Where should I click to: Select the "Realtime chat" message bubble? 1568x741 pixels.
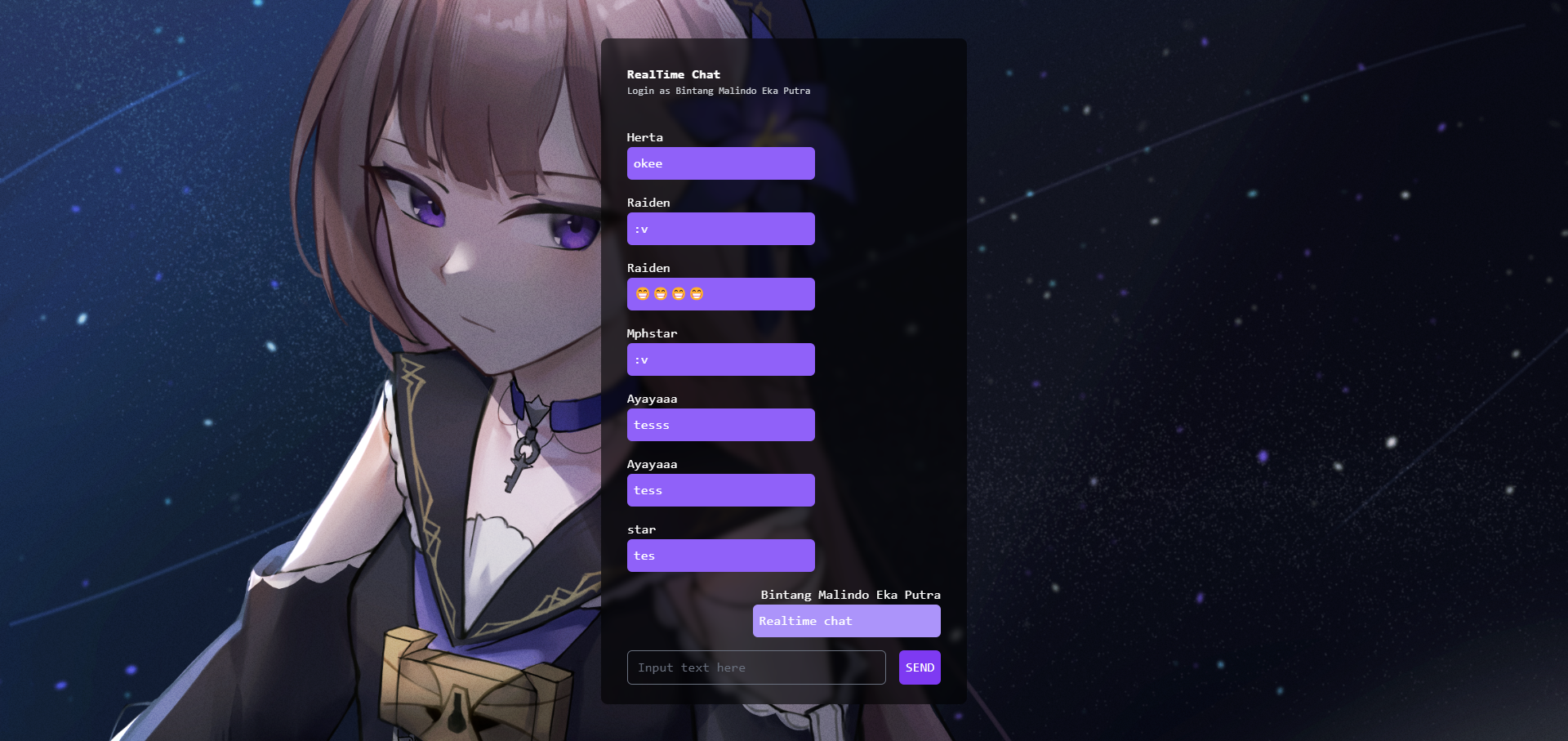pos(846,621)
